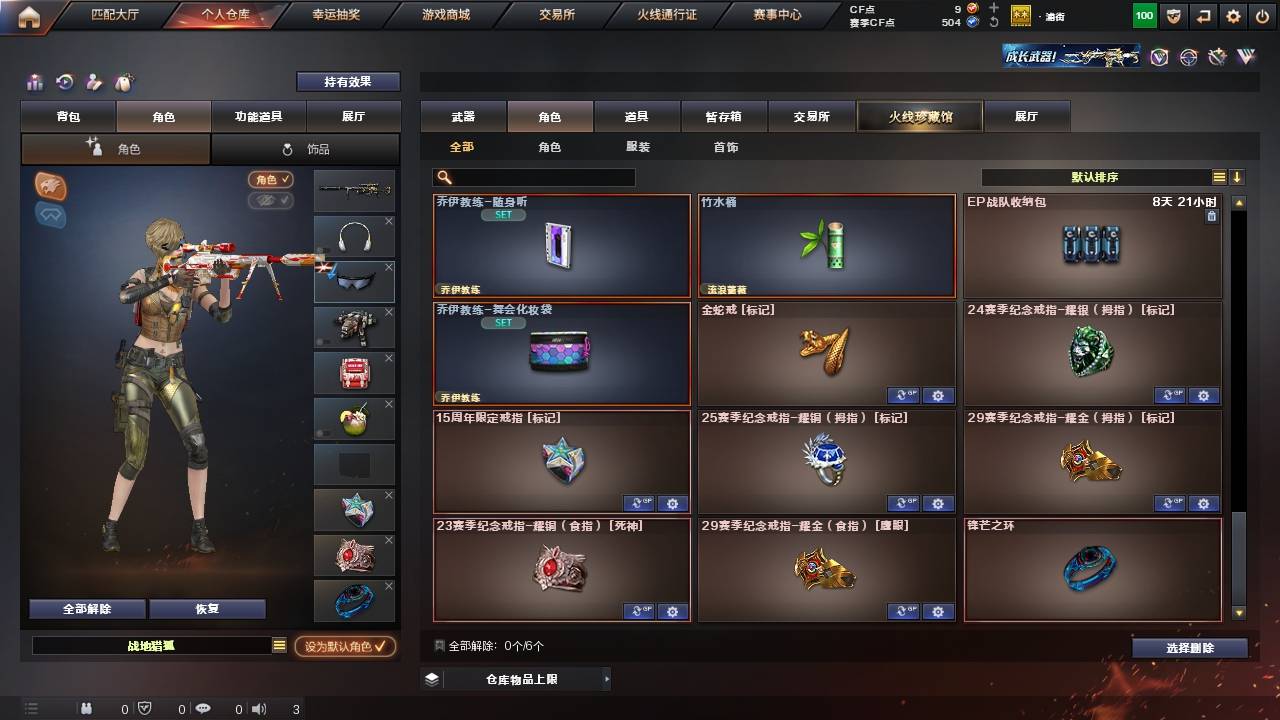Click the 全部解除 button
1280x720 pixels.
point(86,608)
